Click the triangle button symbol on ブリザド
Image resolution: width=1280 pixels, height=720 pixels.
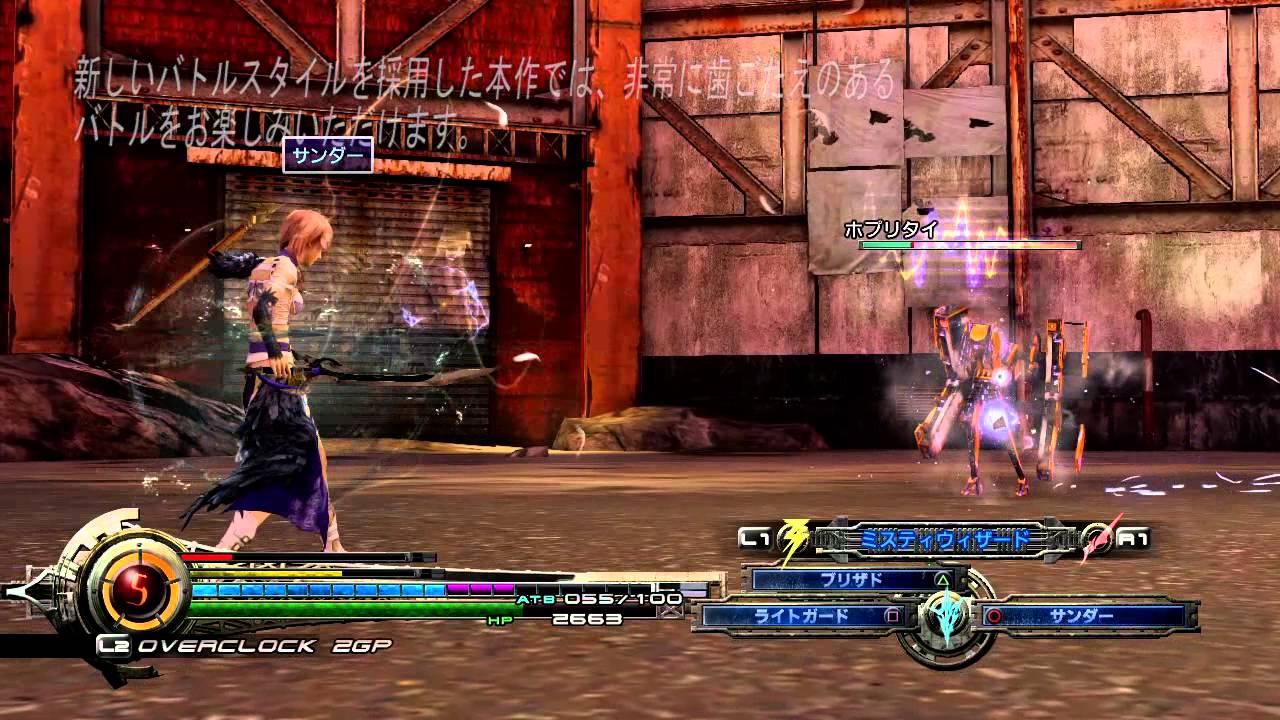coord(944,578)
